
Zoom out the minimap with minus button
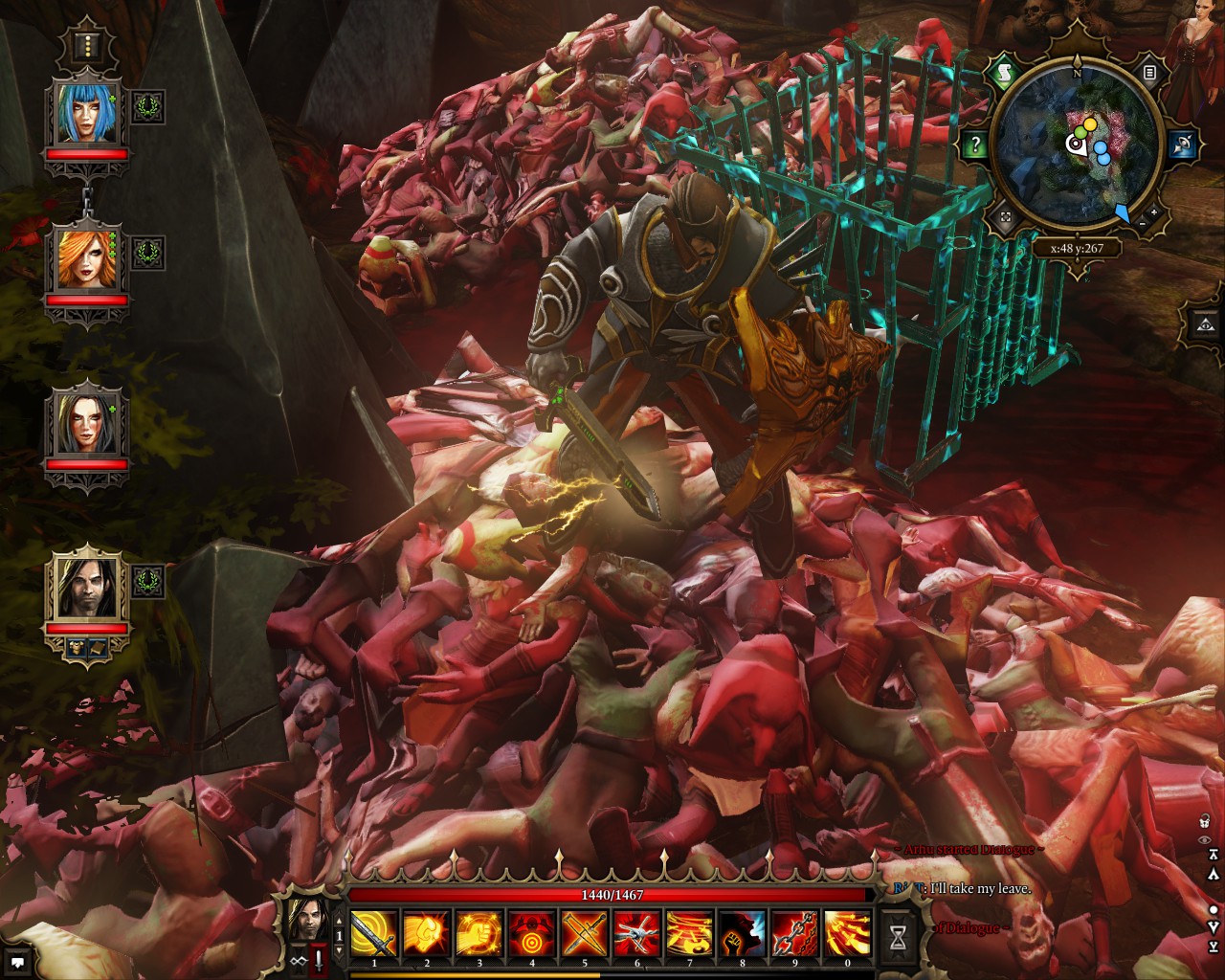(x=1142, y=223)
